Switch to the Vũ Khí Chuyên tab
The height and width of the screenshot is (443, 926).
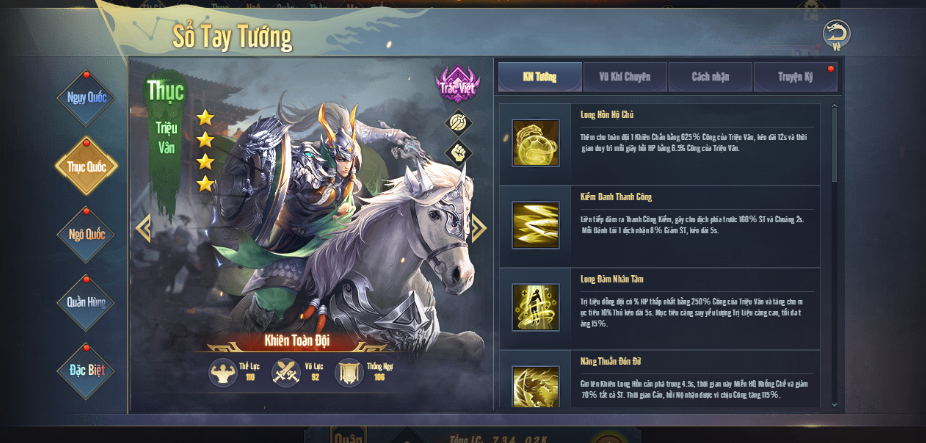625,77
